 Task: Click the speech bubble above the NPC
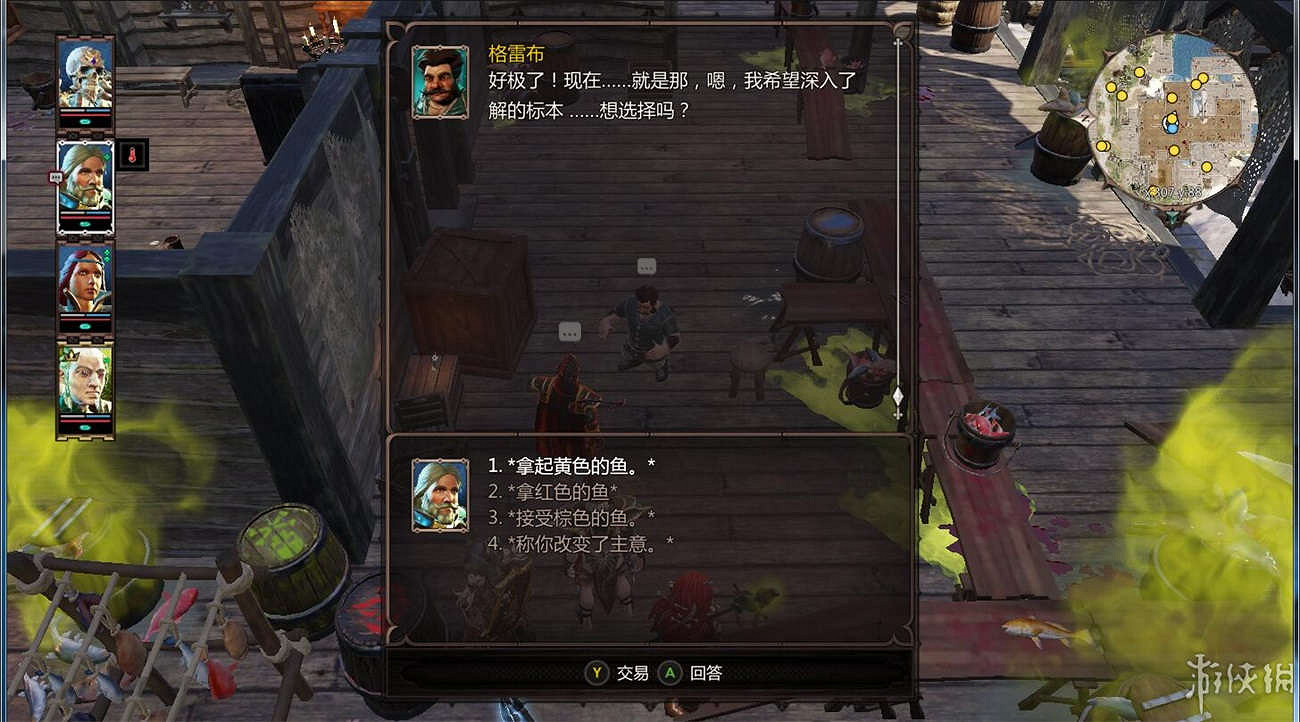645,267
